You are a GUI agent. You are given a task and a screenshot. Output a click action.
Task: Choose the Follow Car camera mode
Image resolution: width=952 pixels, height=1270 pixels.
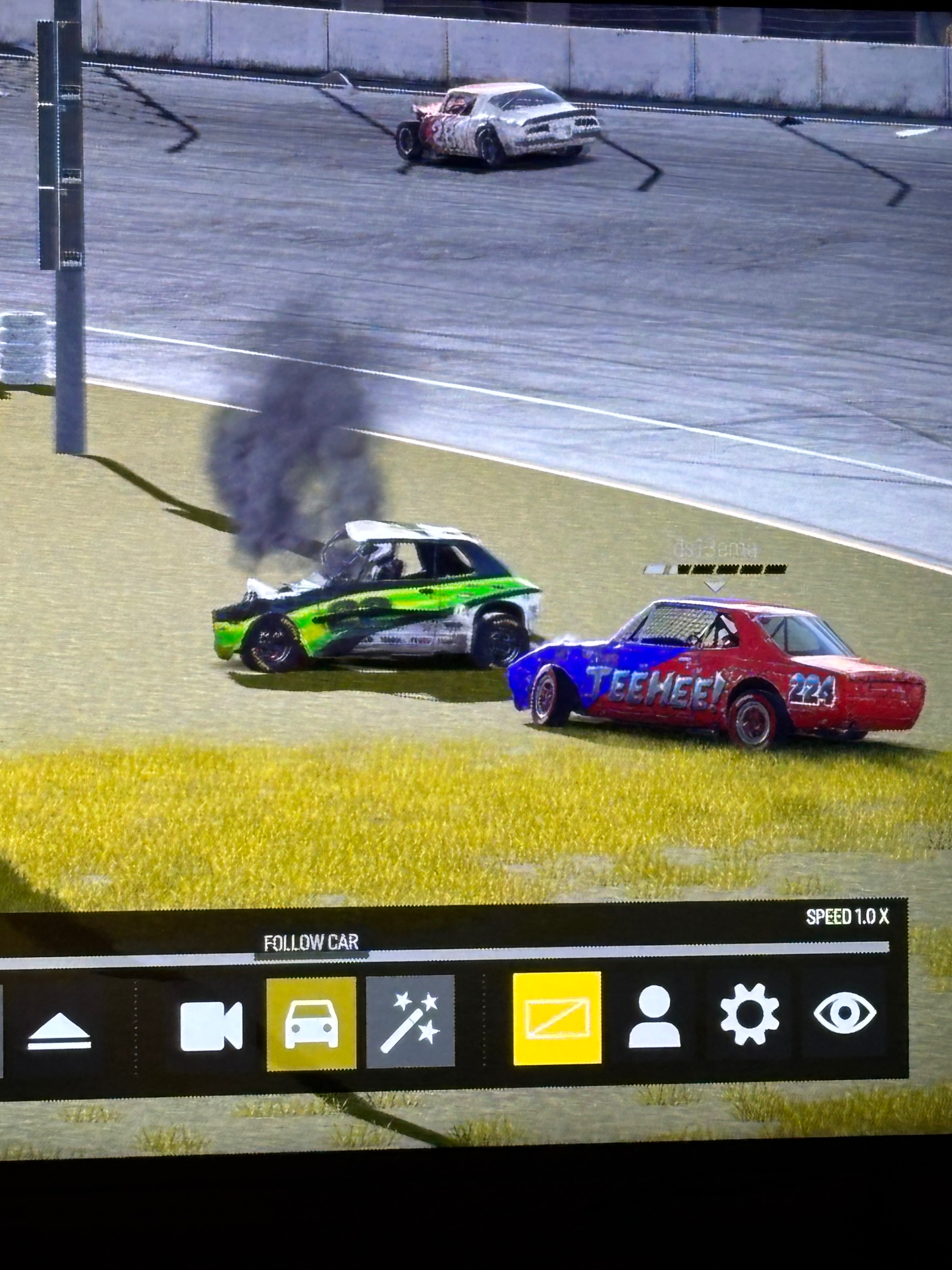tap(311, 1024)
